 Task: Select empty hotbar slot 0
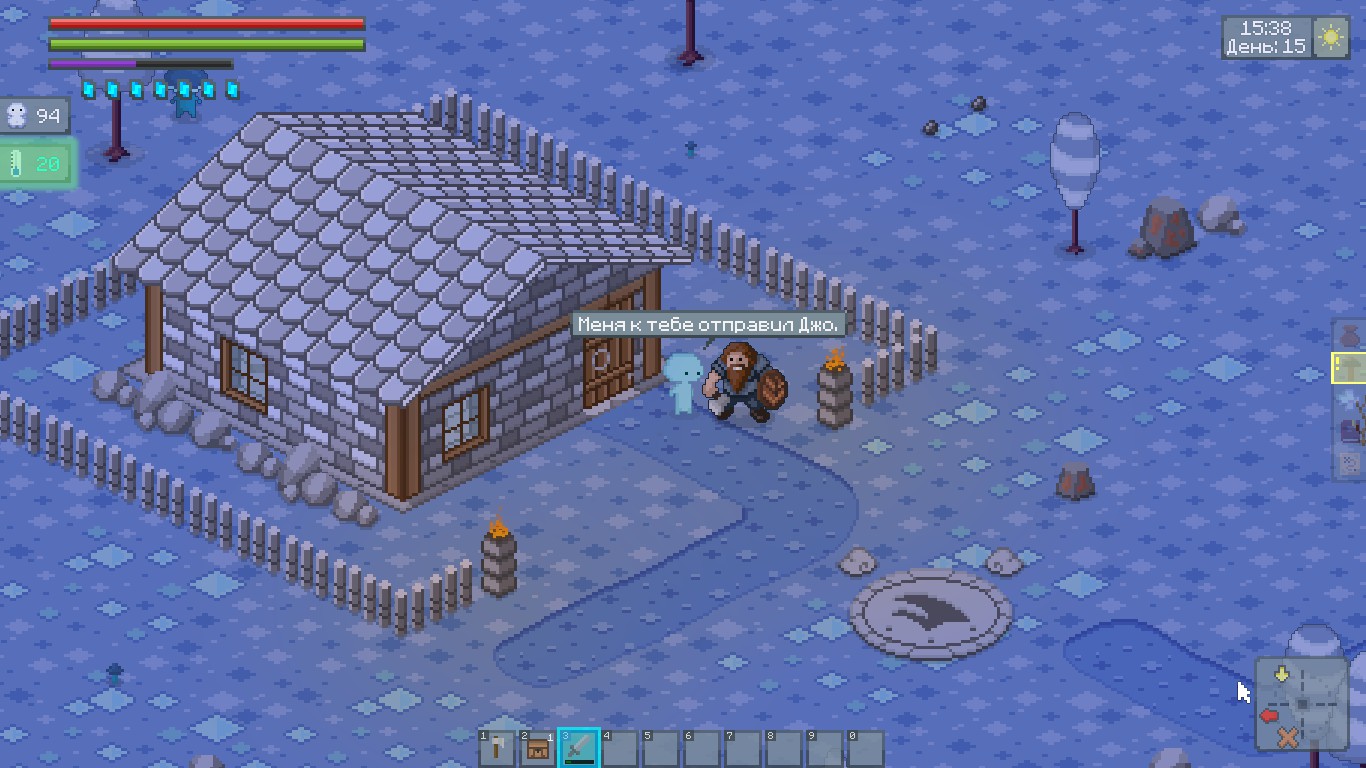pyautogui.click(x=864, y=746)
